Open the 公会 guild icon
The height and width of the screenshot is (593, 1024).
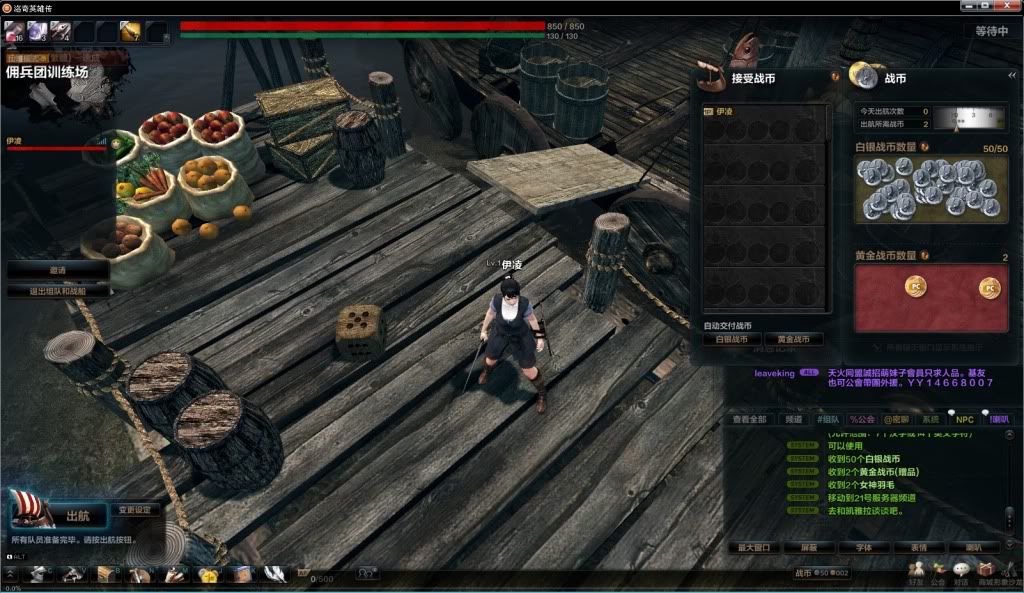[938, 572]
